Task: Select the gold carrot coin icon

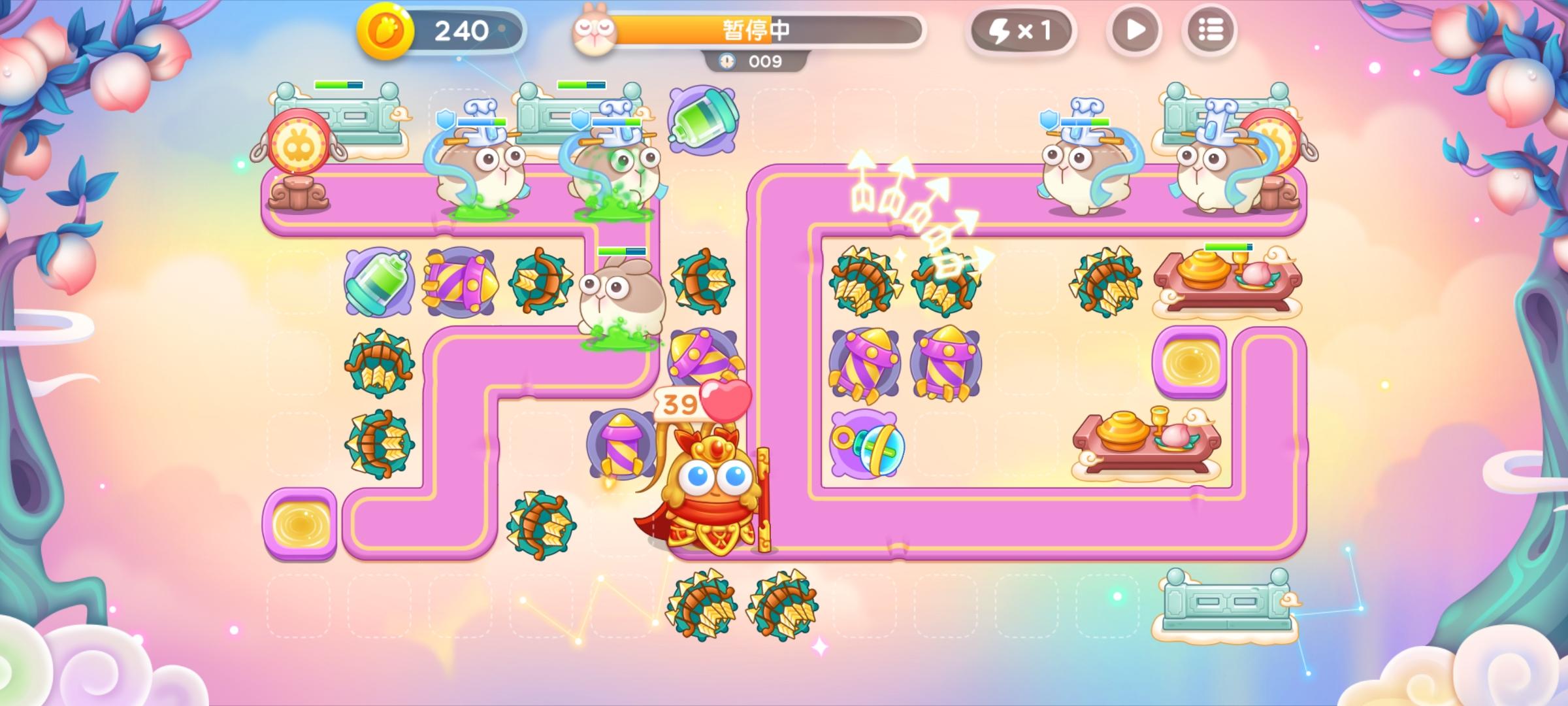Action: [385, 29]
